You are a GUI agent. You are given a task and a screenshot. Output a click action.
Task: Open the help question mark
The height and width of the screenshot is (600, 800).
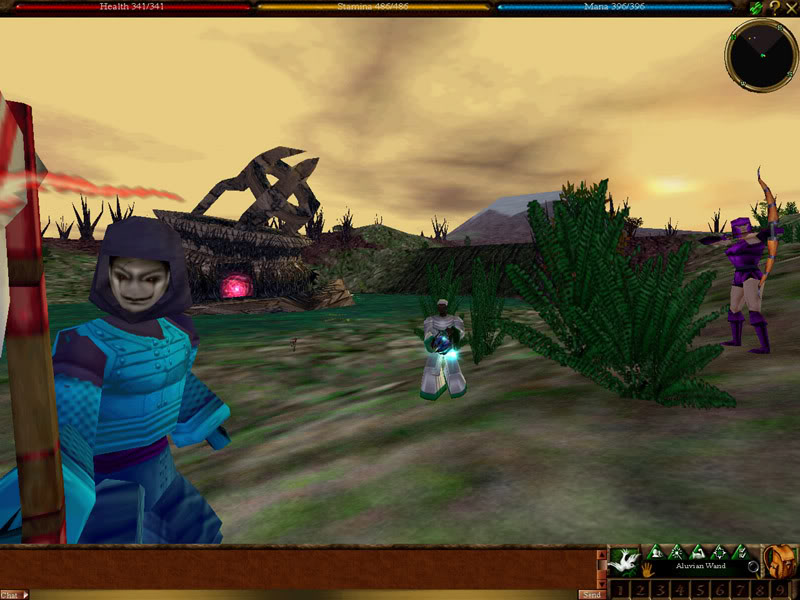point(774,7)
